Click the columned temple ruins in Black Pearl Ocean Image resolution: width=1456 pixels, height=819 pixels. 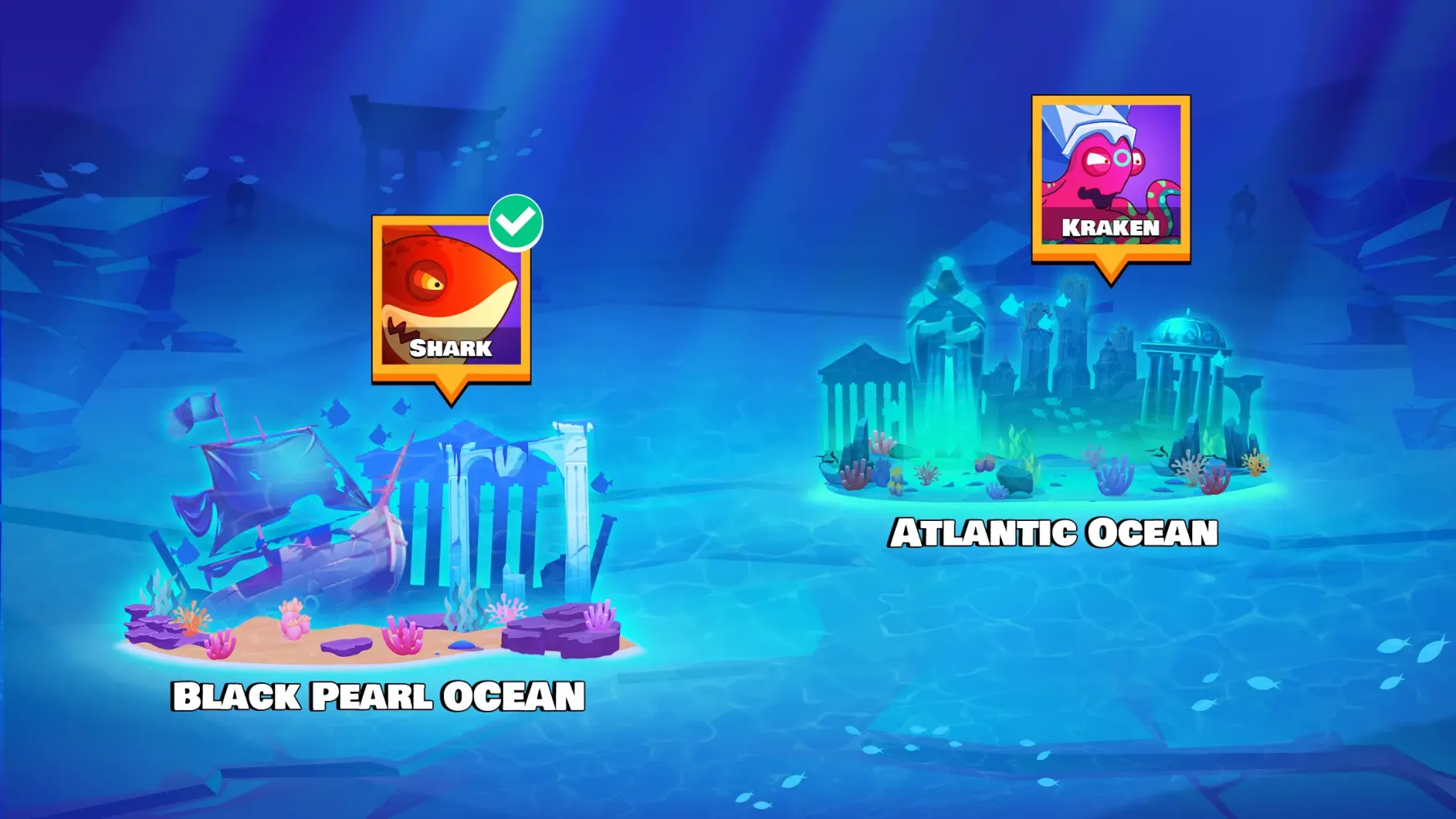[x=491, y=508]
